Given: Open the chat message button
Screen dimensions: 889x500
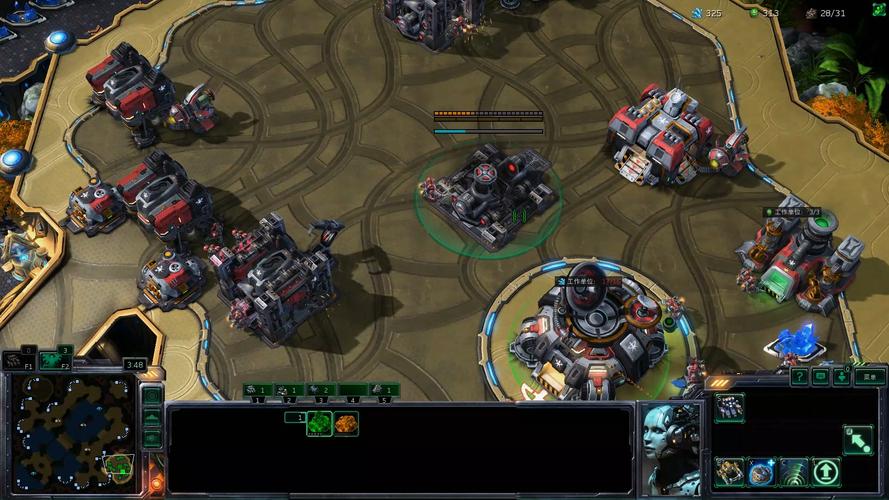Looking at the screenshot, I should pyautogui.click(x=821, y=377).
